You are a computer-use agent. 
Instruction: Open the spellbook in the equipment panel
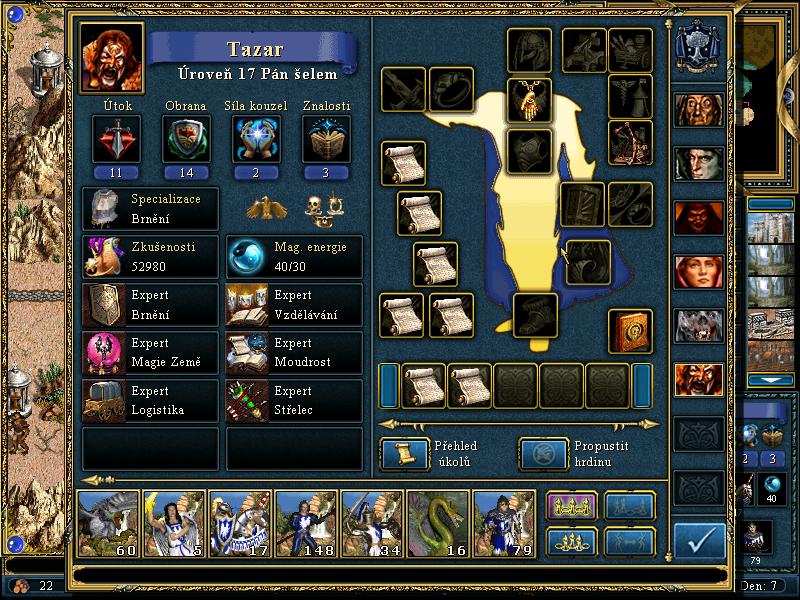tap(631, 331)
